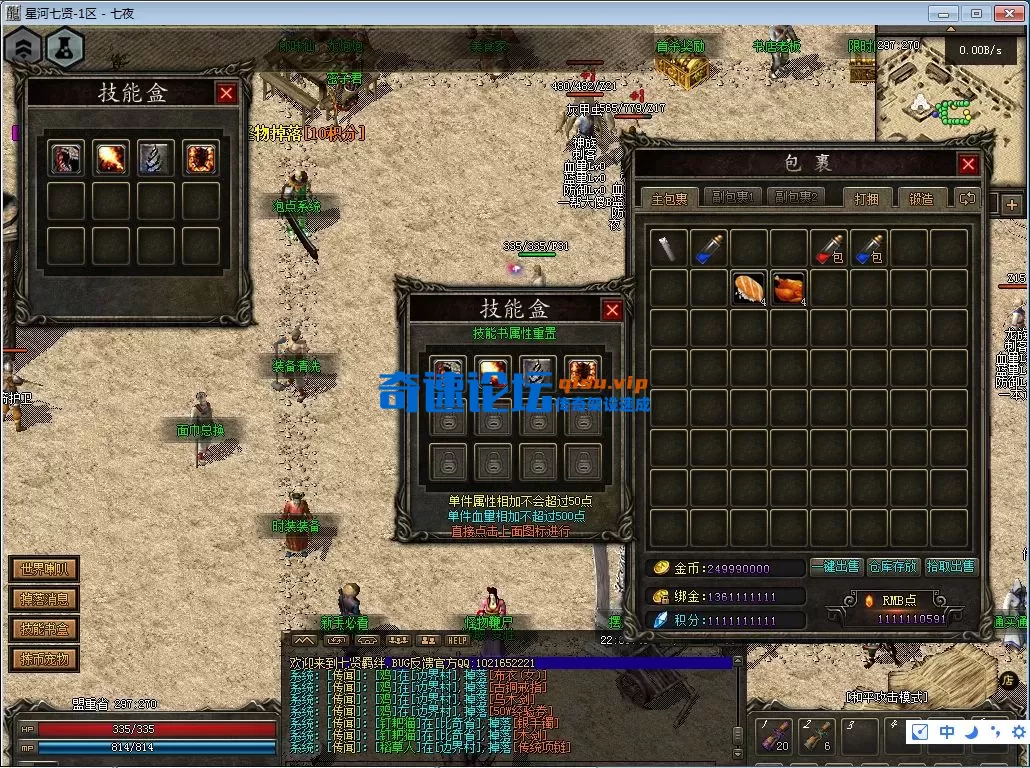Viewport: 1030px width, 768px height.
Task: Click the flask icon in the top-left corner
Action: pyautogui.click(x=64, y=48)
